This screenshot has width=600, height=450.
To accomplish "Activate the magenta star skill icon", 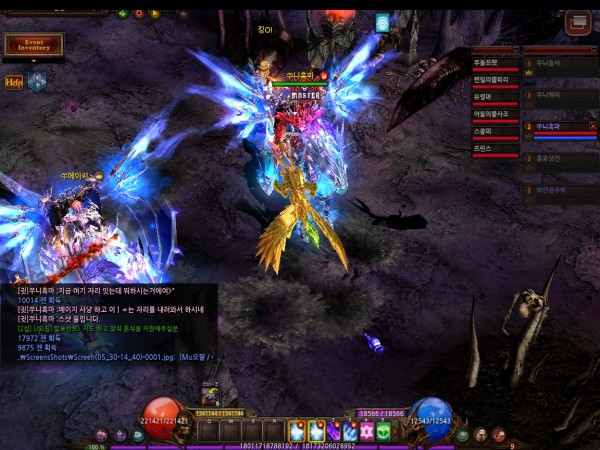I will point(366,430).
